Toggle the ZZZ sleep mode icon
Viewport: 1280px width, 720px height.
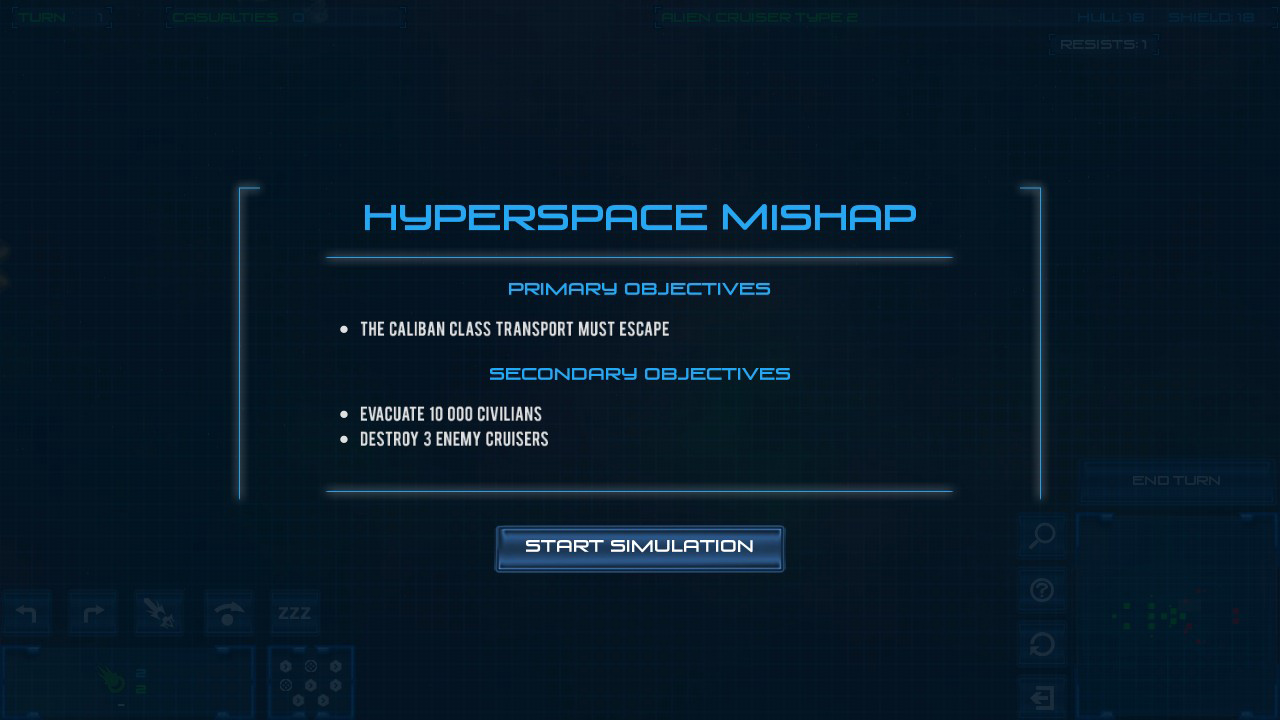click(x=293, y=613)
